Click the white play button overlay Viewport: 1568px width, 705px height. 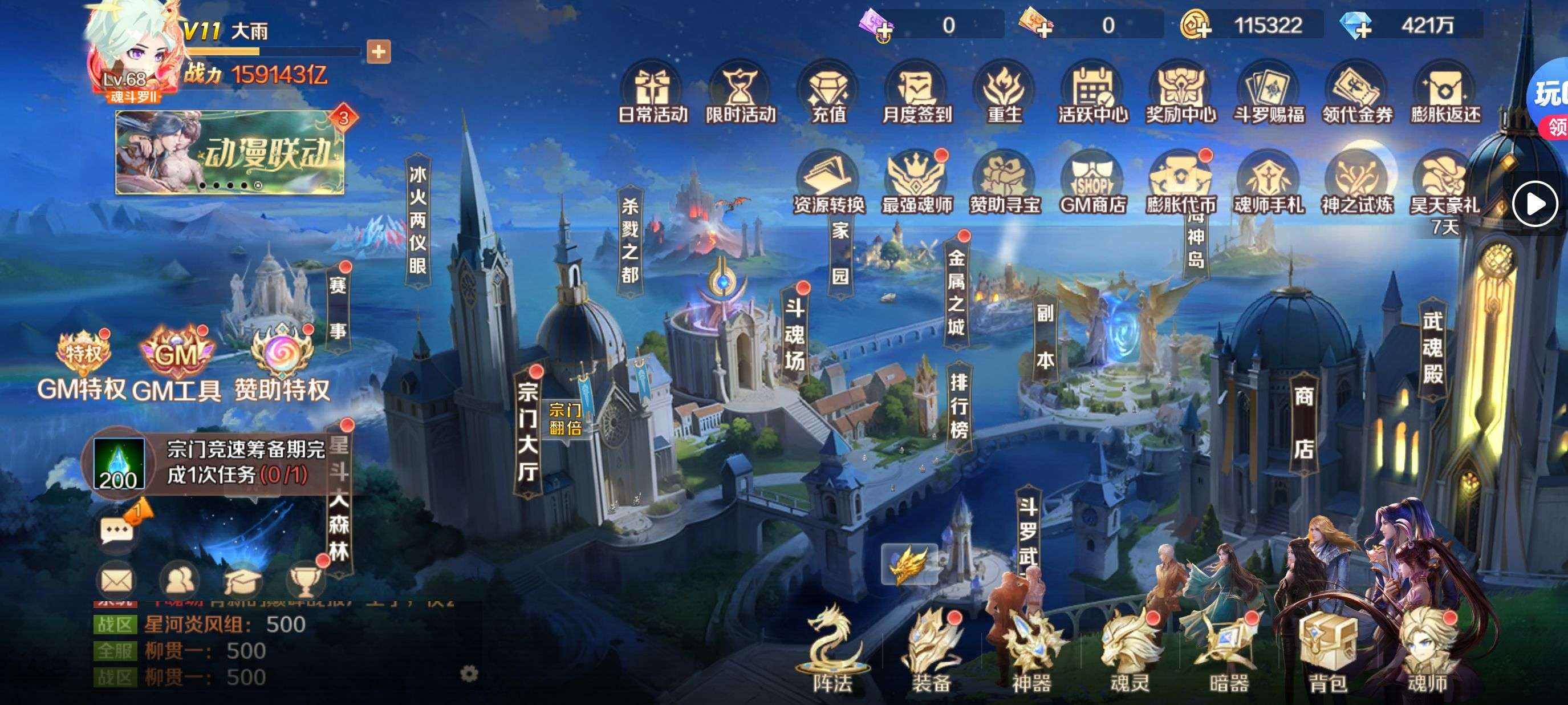1534,204
